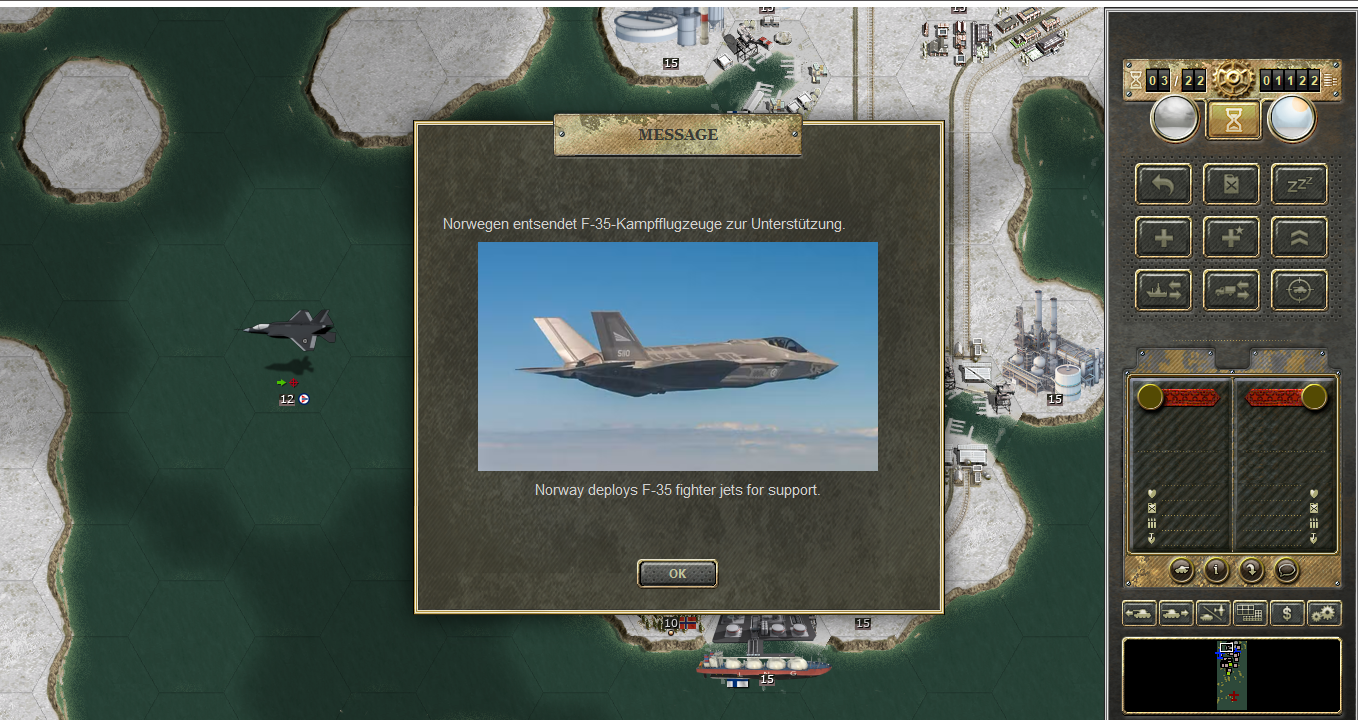Open the gears settings menu
Viewport: 1358px width, 720px height.
tap(1324, 613)
